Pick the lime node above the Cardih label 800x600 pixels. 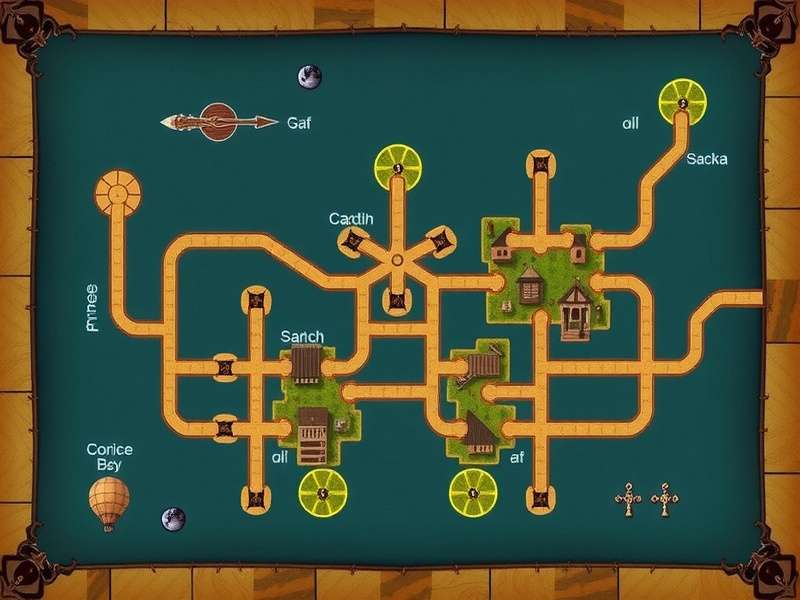click(x=397, y=167)
